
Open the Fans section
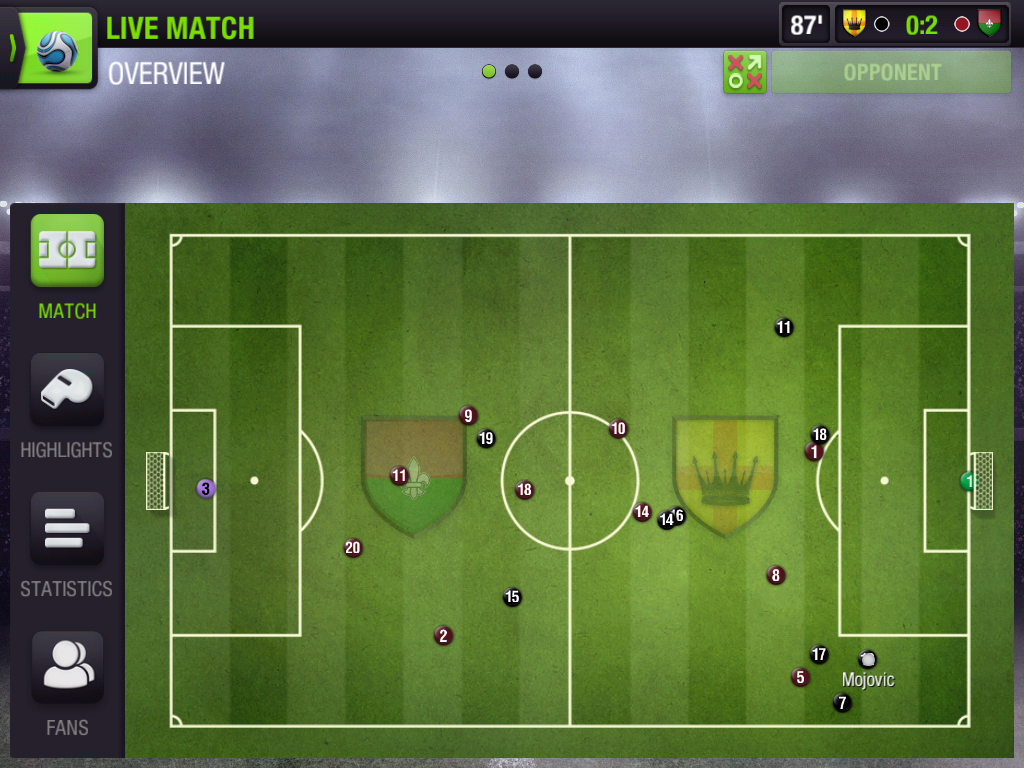67,668
